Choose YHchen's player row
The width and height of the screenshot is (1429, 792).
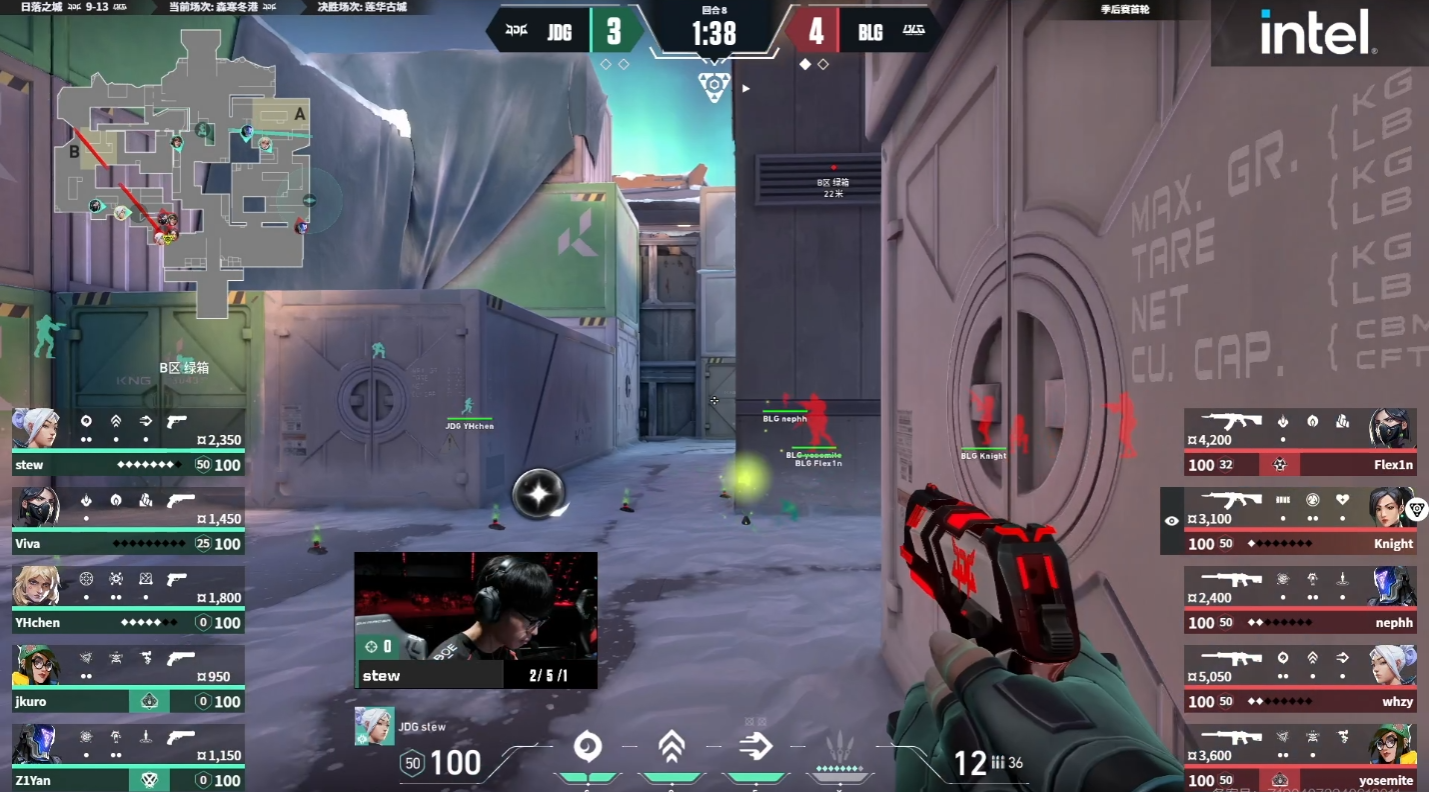[128, 599]
